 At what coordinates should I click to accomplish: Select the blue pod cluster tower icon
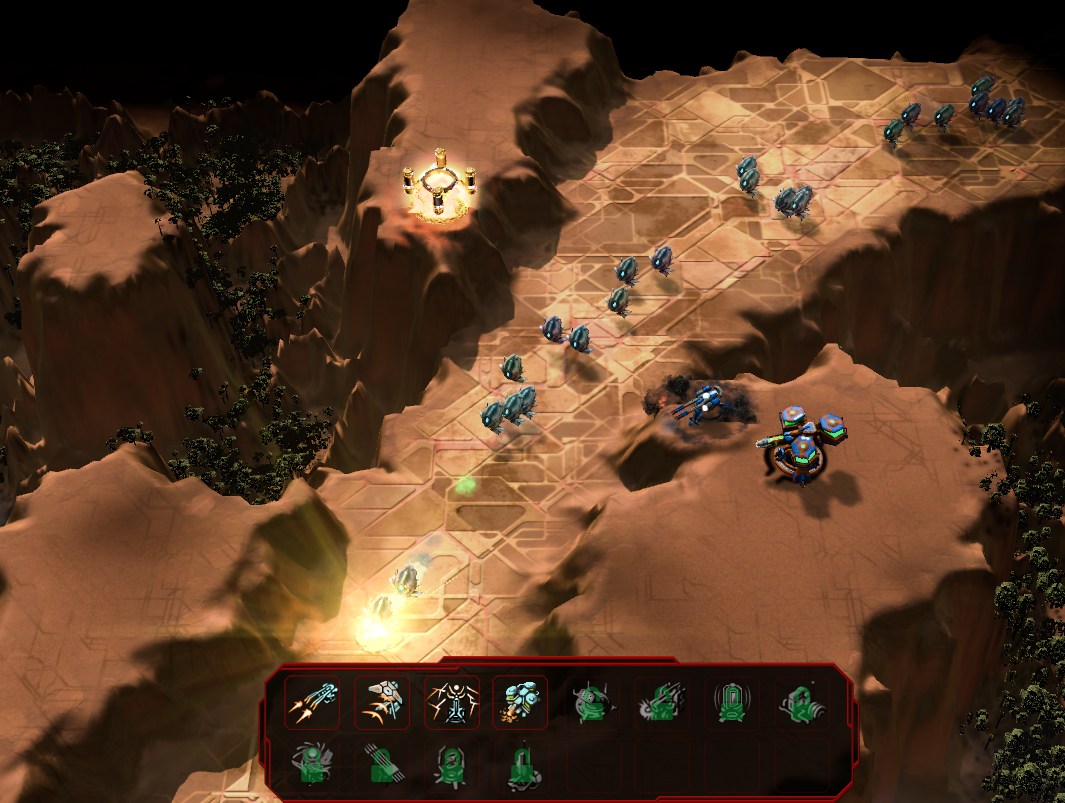[x=520, y=702]
